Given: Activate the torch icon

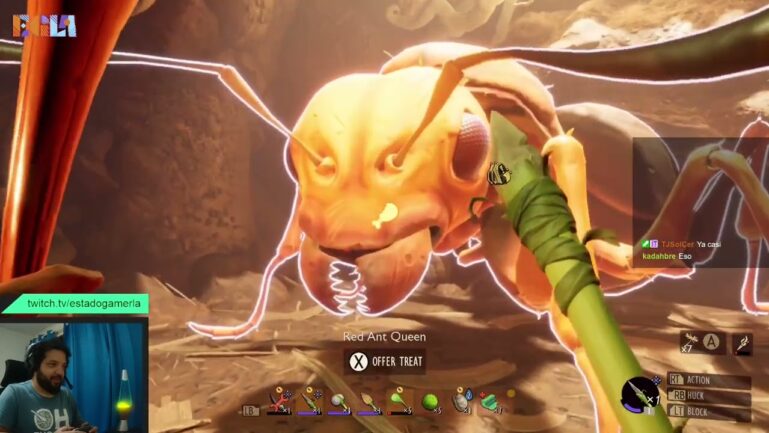Looking at the screenshot, I should [x=741, y=344].
